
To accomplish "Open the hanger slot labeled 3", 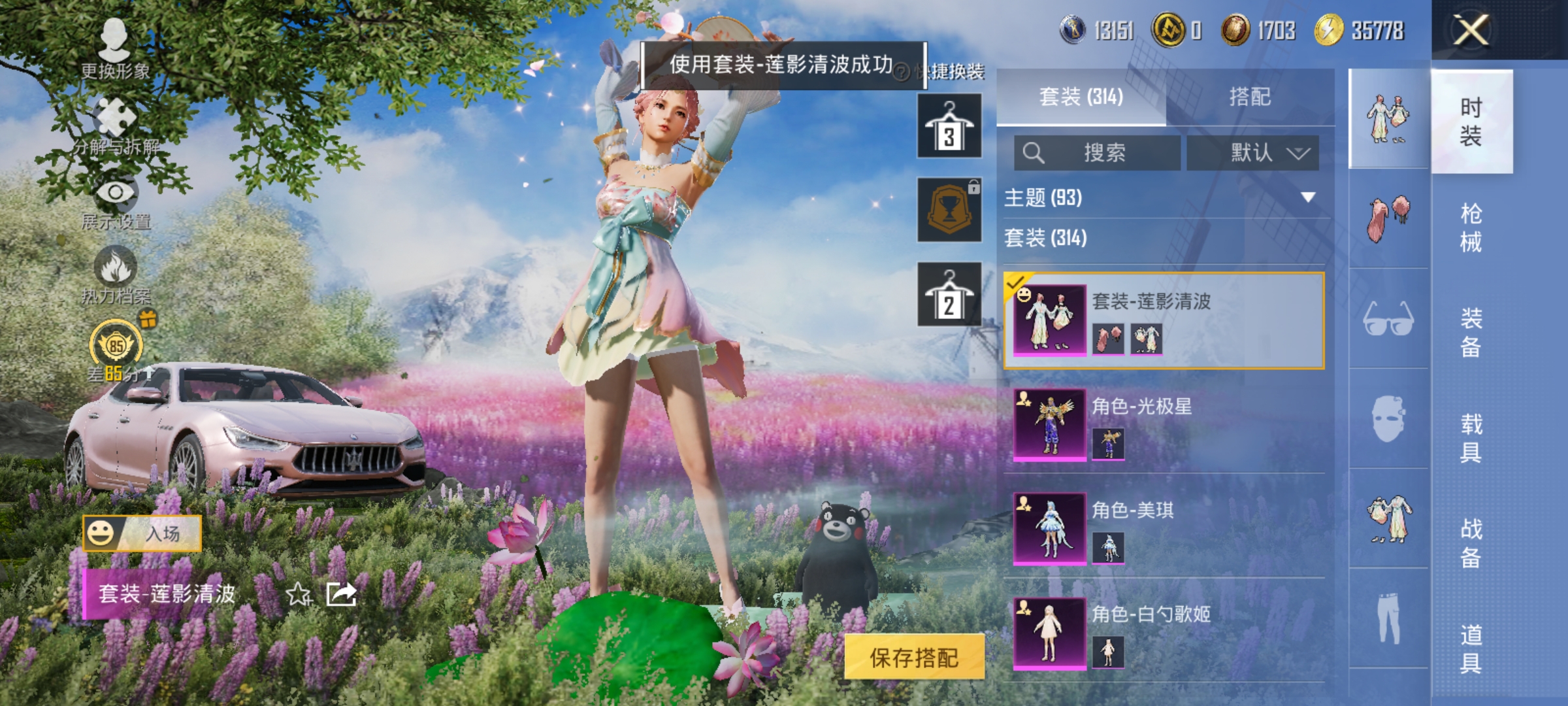I will 951,124.
